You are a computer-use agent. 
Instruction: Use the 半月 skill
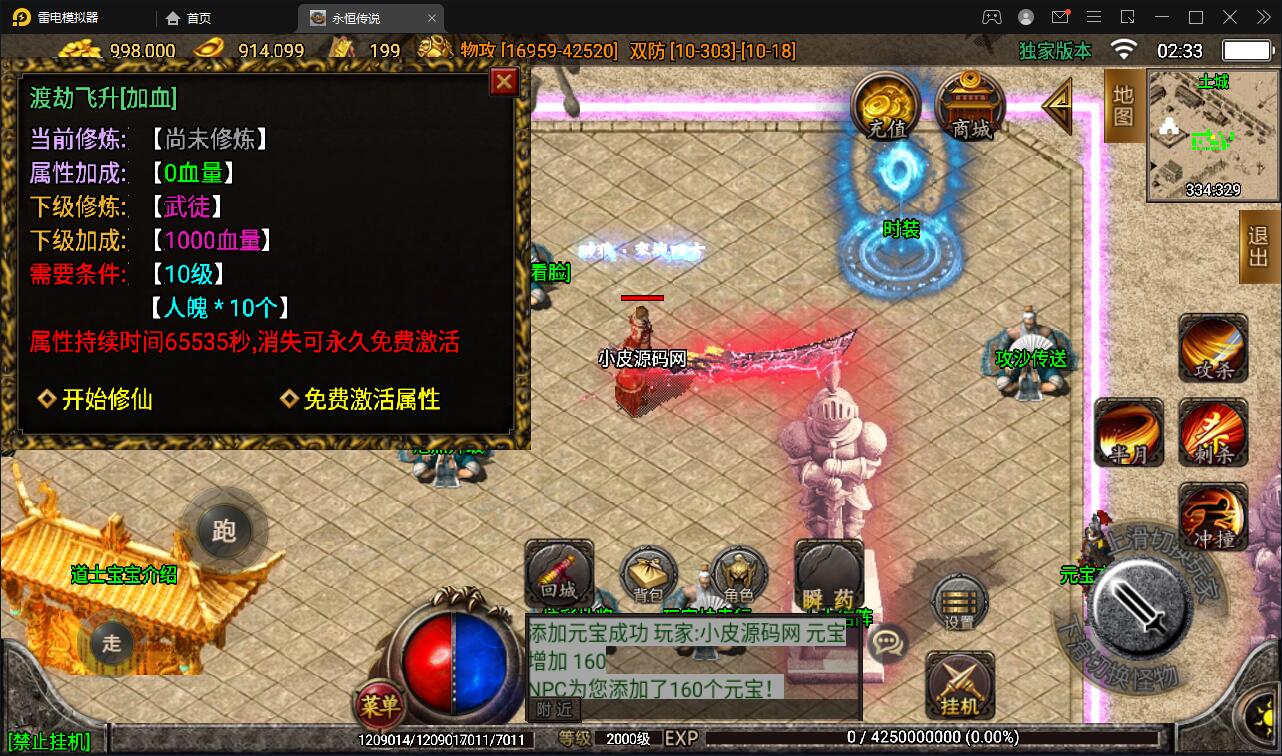coord(1129,432)
